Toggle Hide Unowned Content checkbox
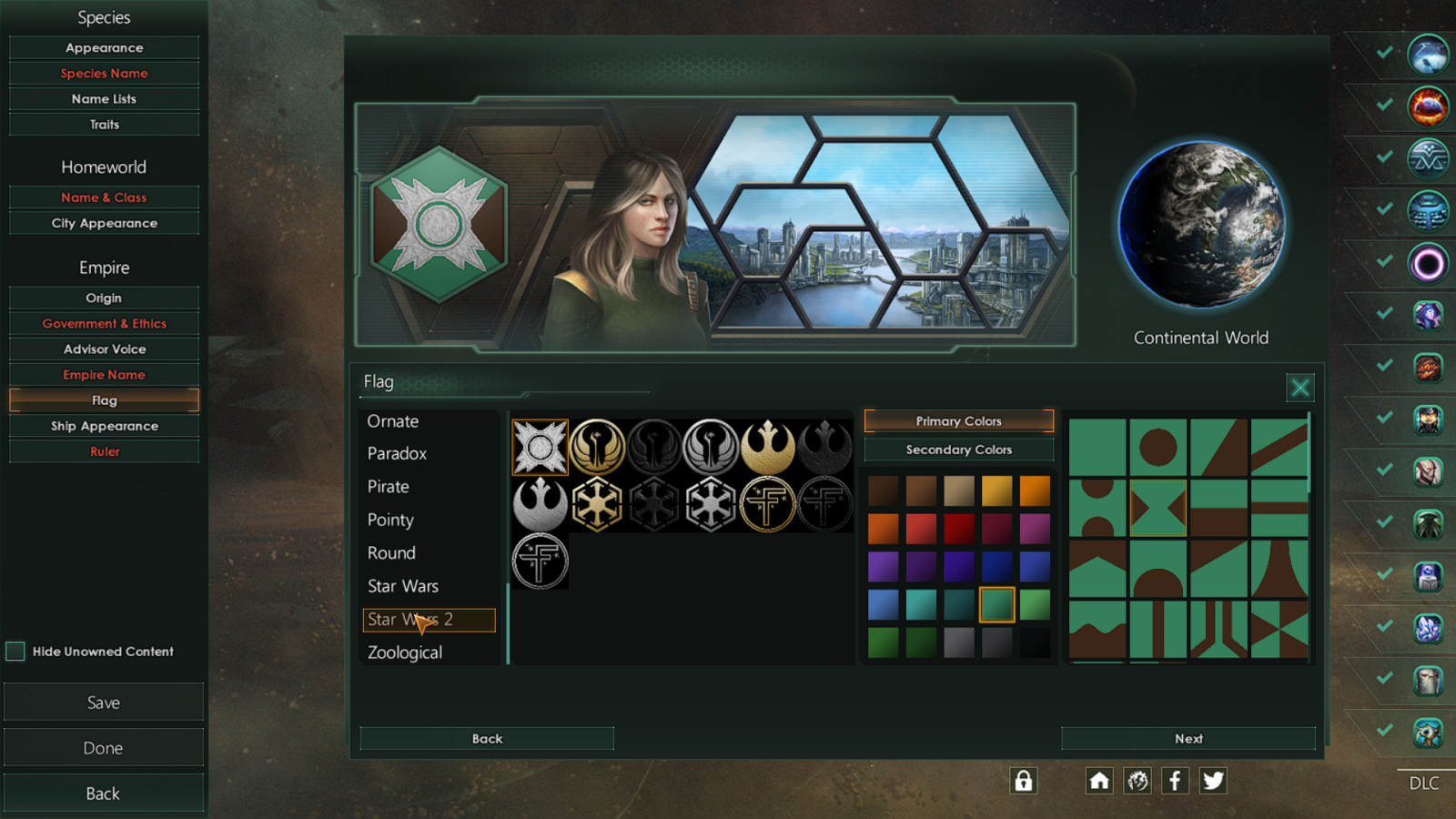The width and height of the screenshot is (1456, 819). (15, 651)
